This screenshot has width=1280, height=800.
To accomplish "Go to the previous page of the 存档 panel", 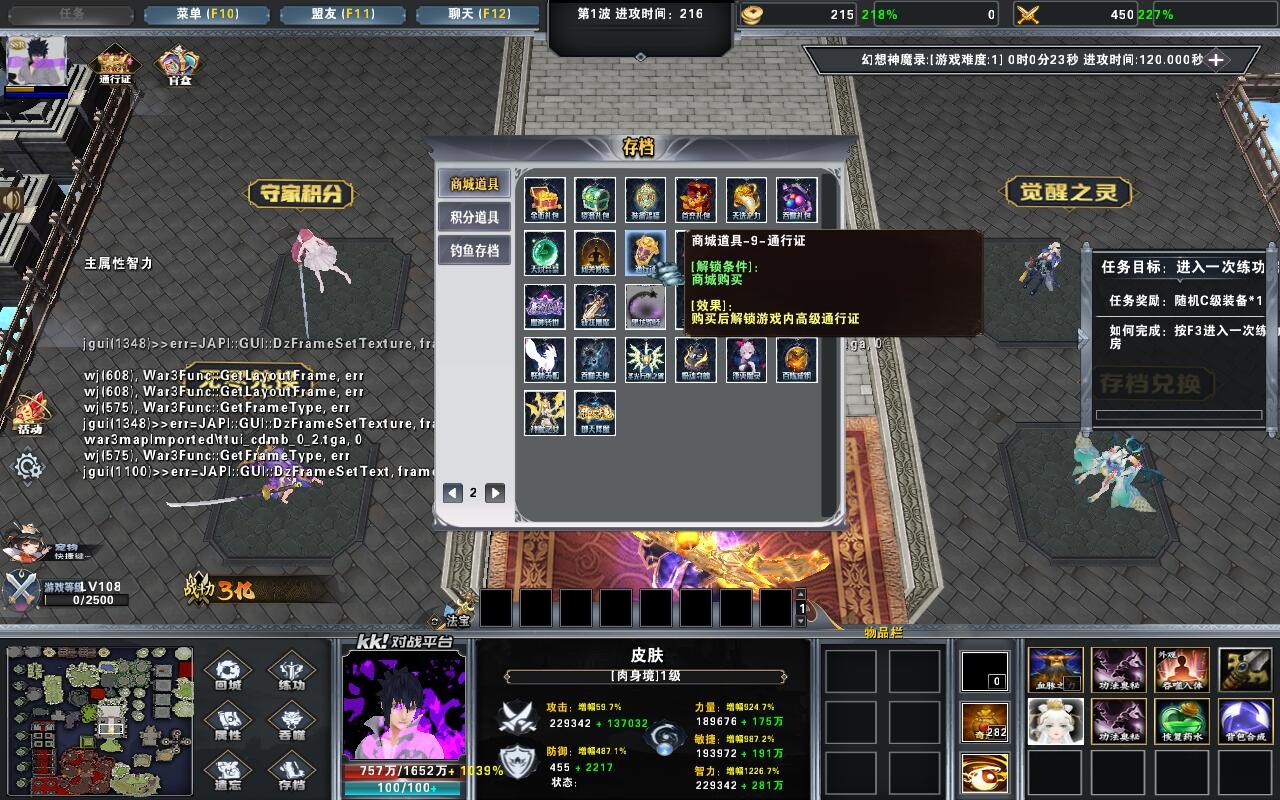I will [x=453, y=492].
